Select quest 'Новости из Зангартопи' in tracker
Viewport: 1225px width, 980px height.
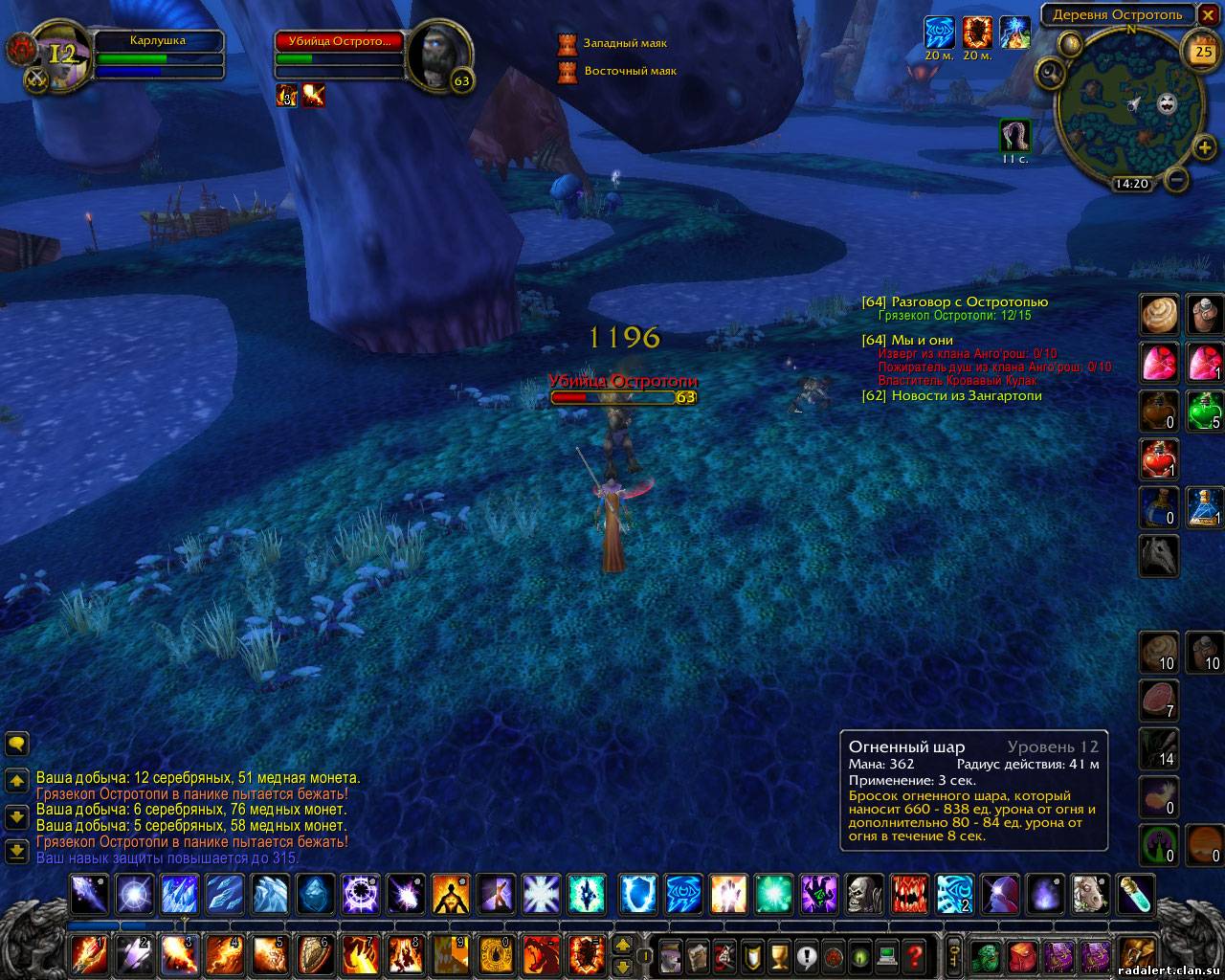pos(966,395)
